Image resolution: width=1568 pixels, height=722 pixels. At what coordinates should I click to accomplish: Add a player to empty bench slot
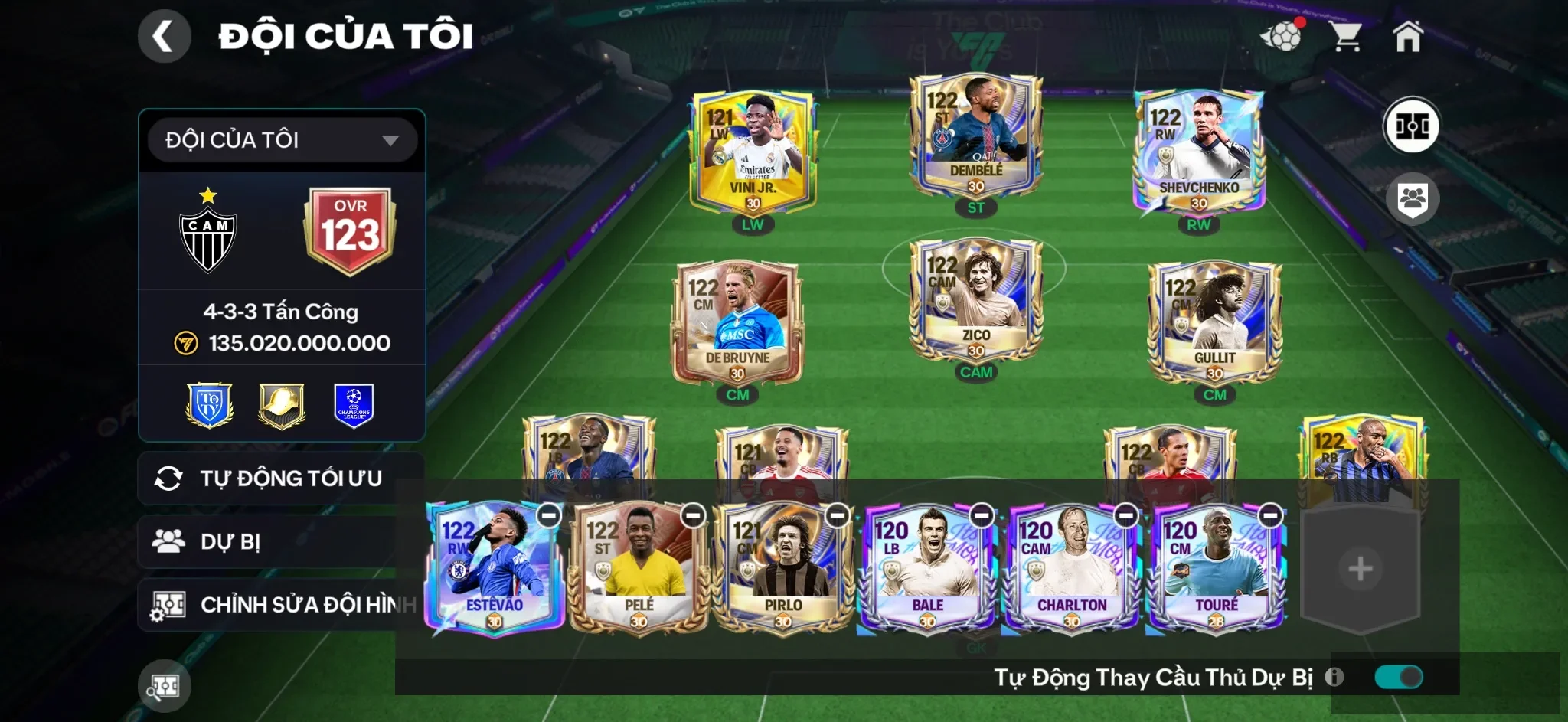tap(1360, 569)
